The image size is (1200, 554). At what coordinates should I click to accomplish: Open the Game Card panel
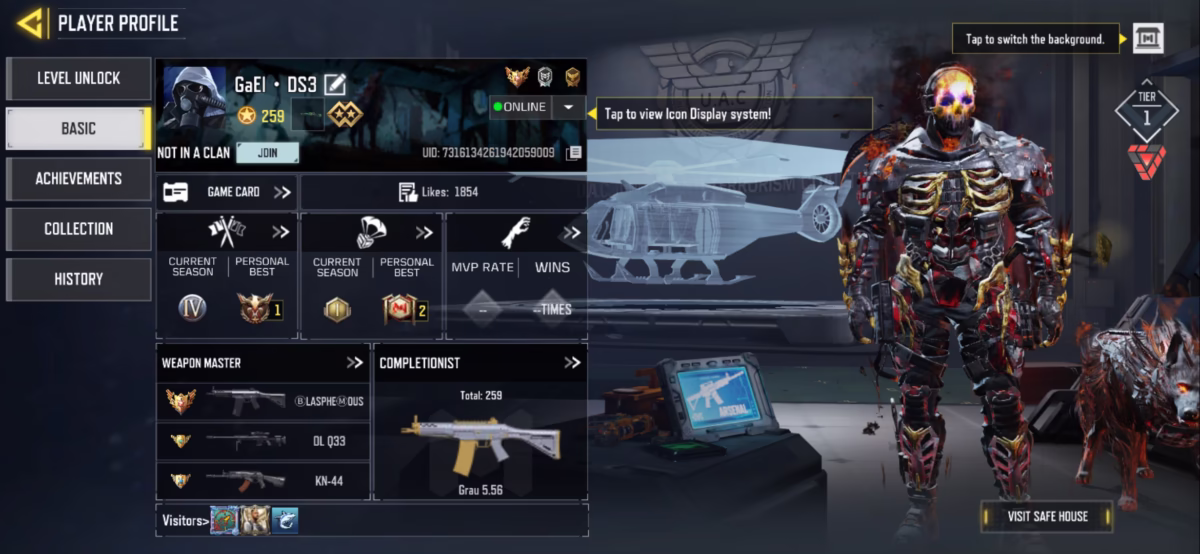pyautogui.click(x=227, y=192)
